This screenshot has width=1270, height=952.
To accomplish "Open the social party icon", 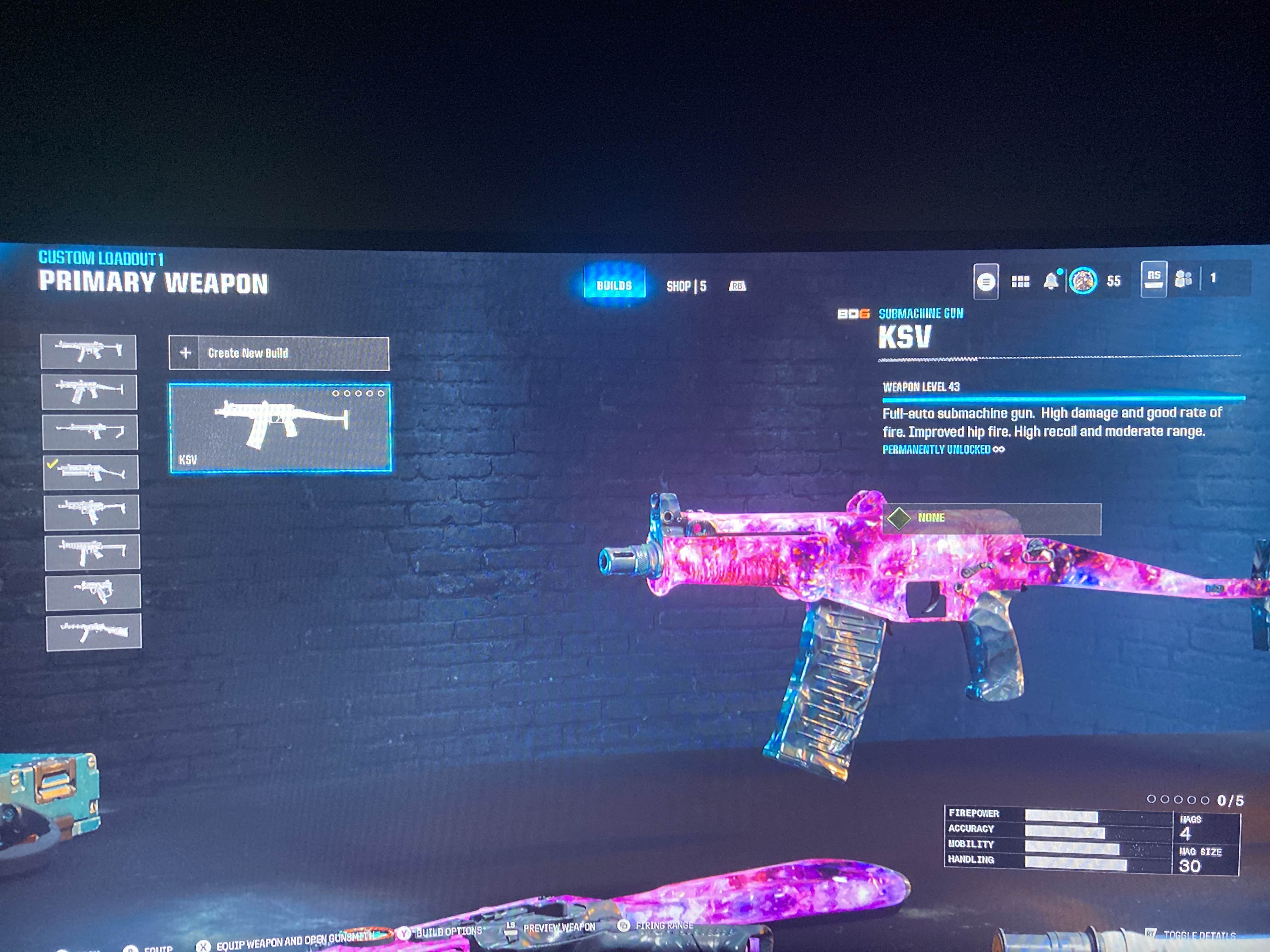I will (1183, 279).
